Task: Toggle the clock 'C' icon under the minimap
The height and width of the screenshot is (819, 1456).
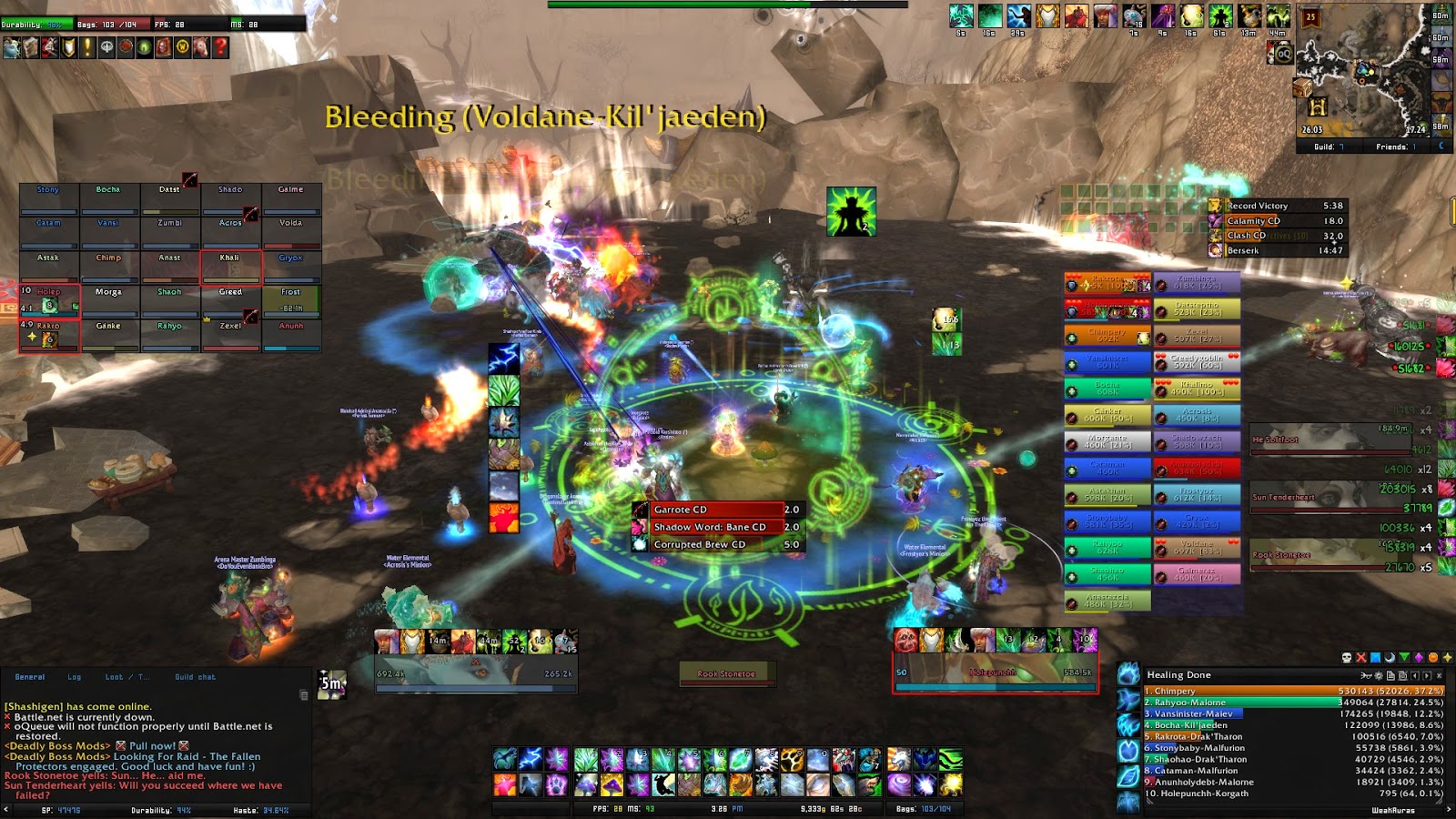Action: click(1442, 147)
